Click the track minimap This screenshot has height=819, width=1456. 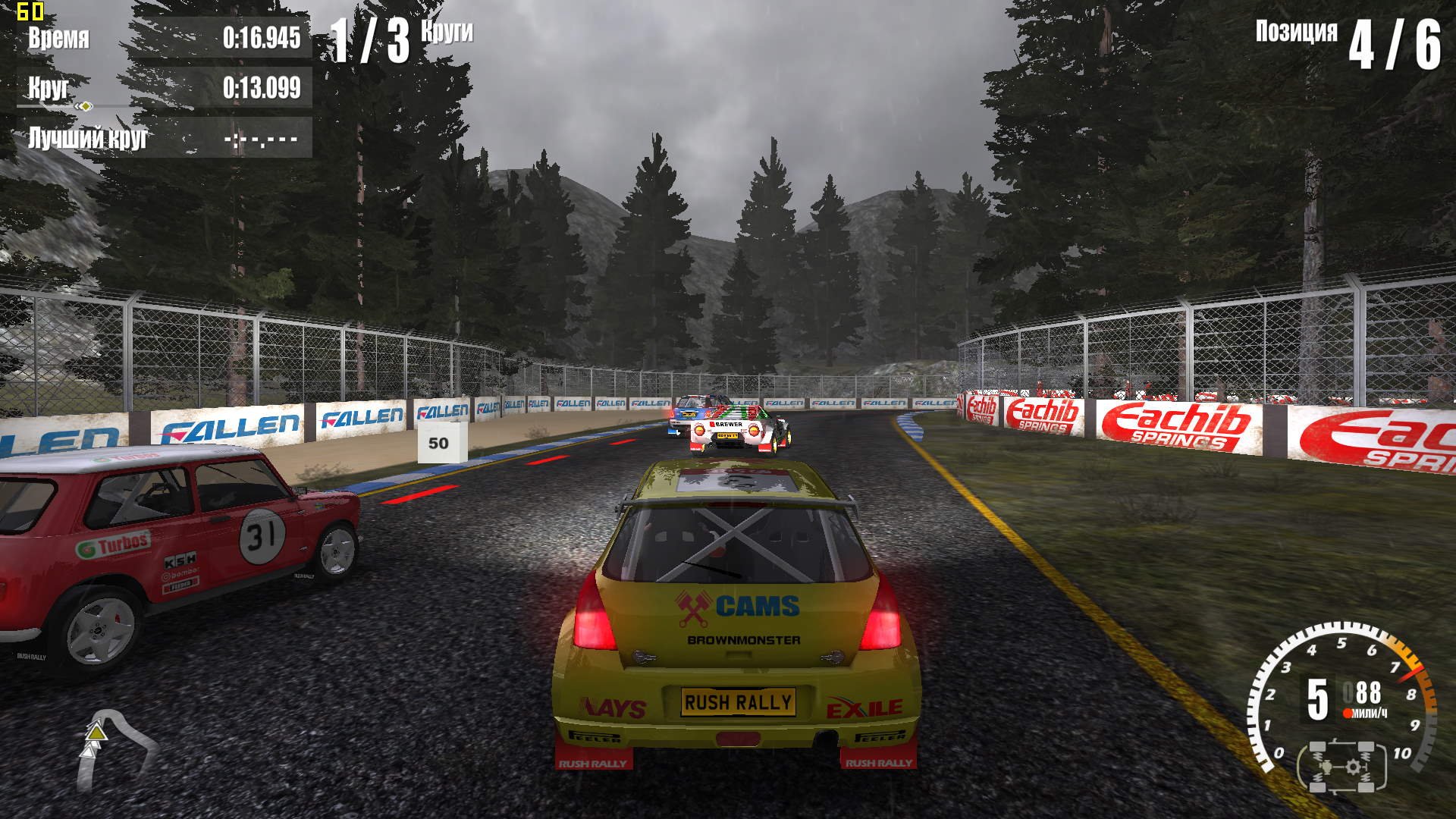pyautogui.click(x=114, y=748)
